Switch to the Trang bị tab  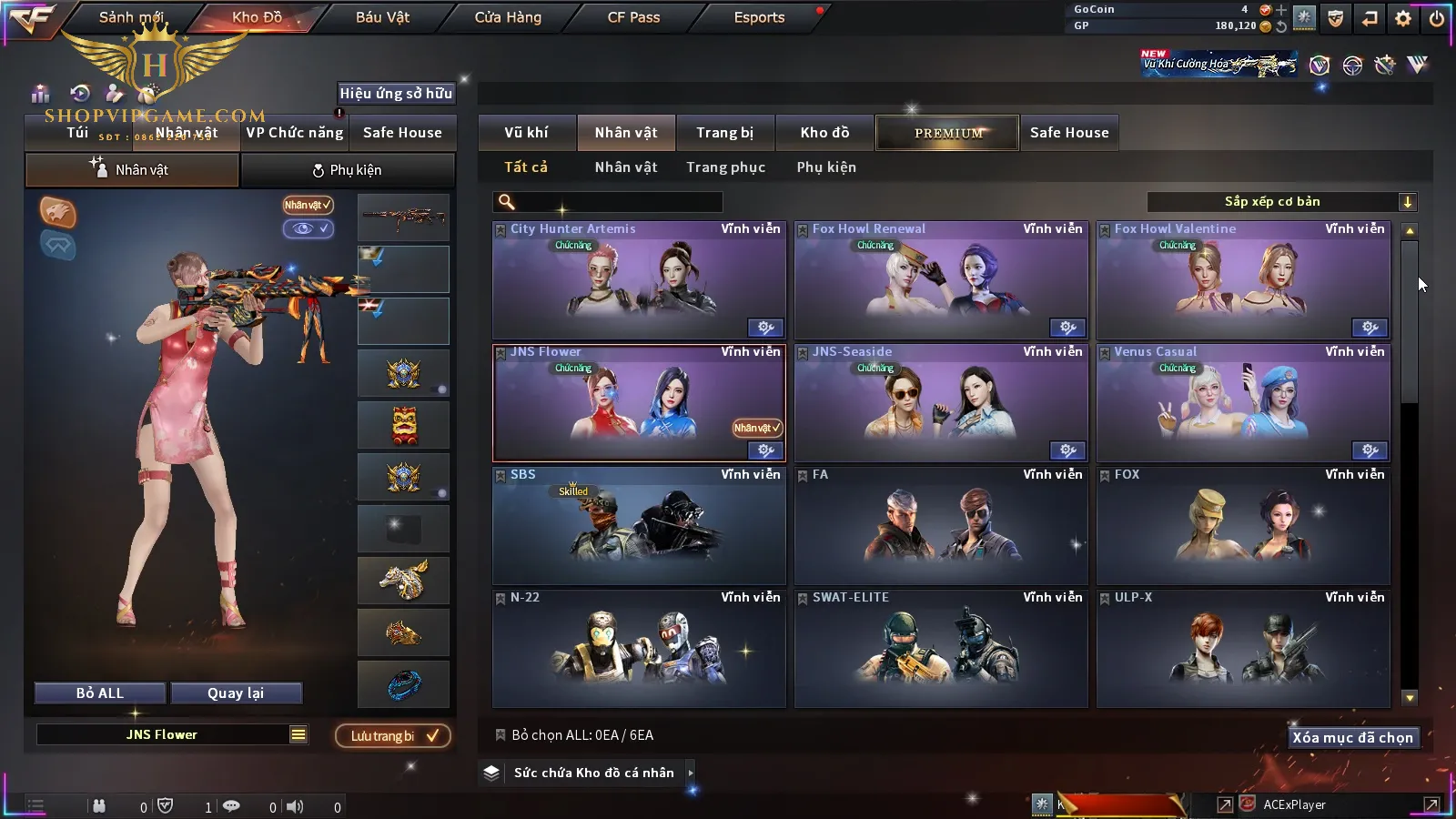tap(724, 133)
